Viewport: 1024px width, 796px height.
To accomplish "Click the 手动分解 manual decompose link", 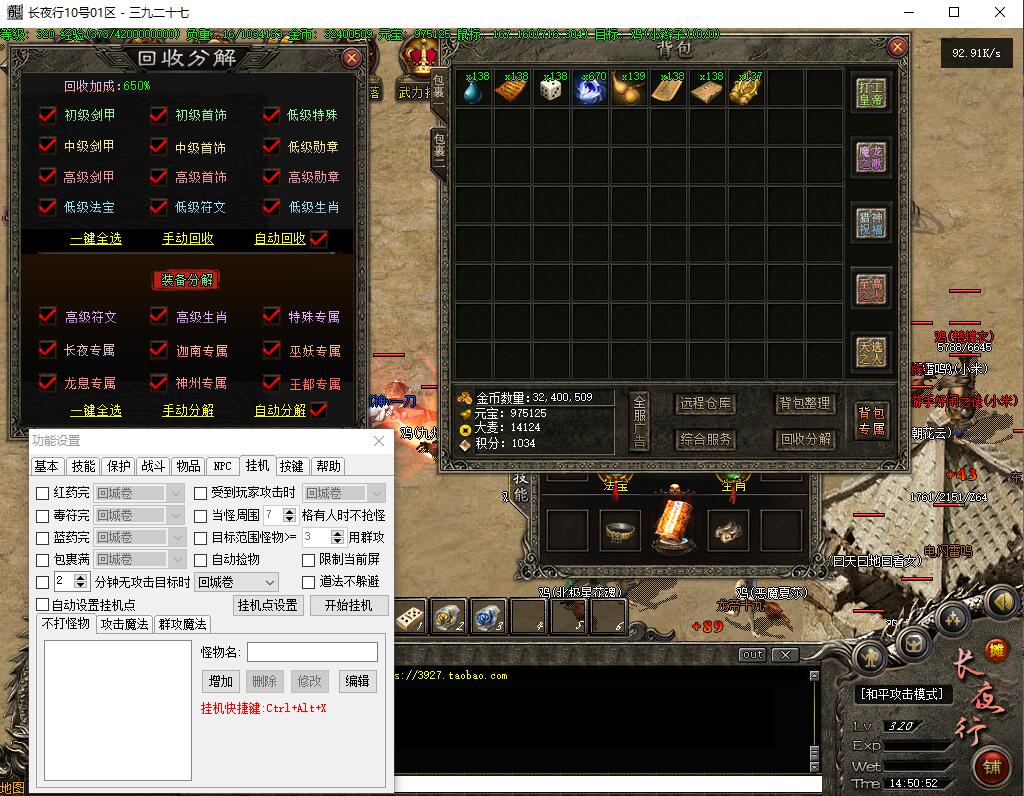I will point(188,410).
